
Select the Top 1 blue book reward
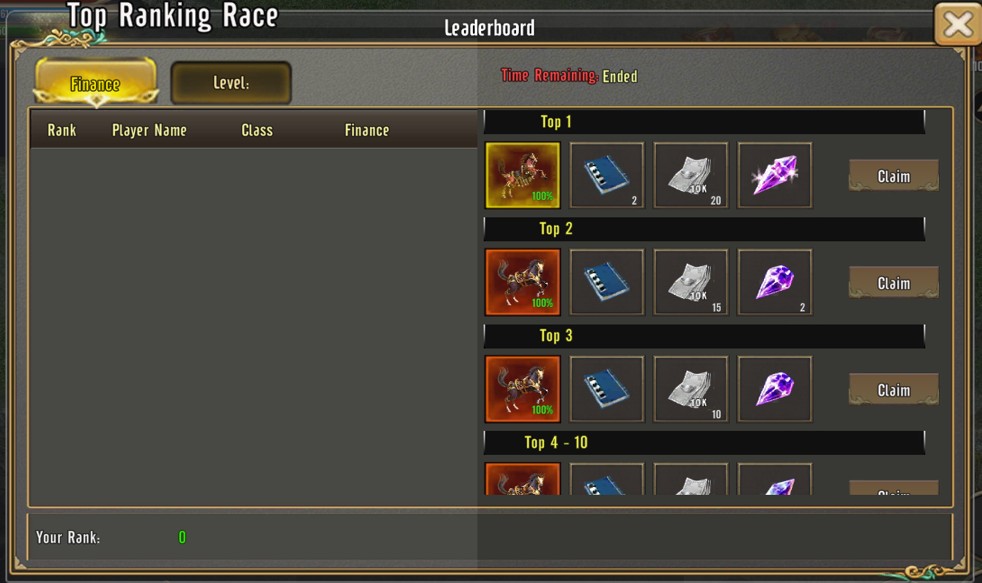607,176
